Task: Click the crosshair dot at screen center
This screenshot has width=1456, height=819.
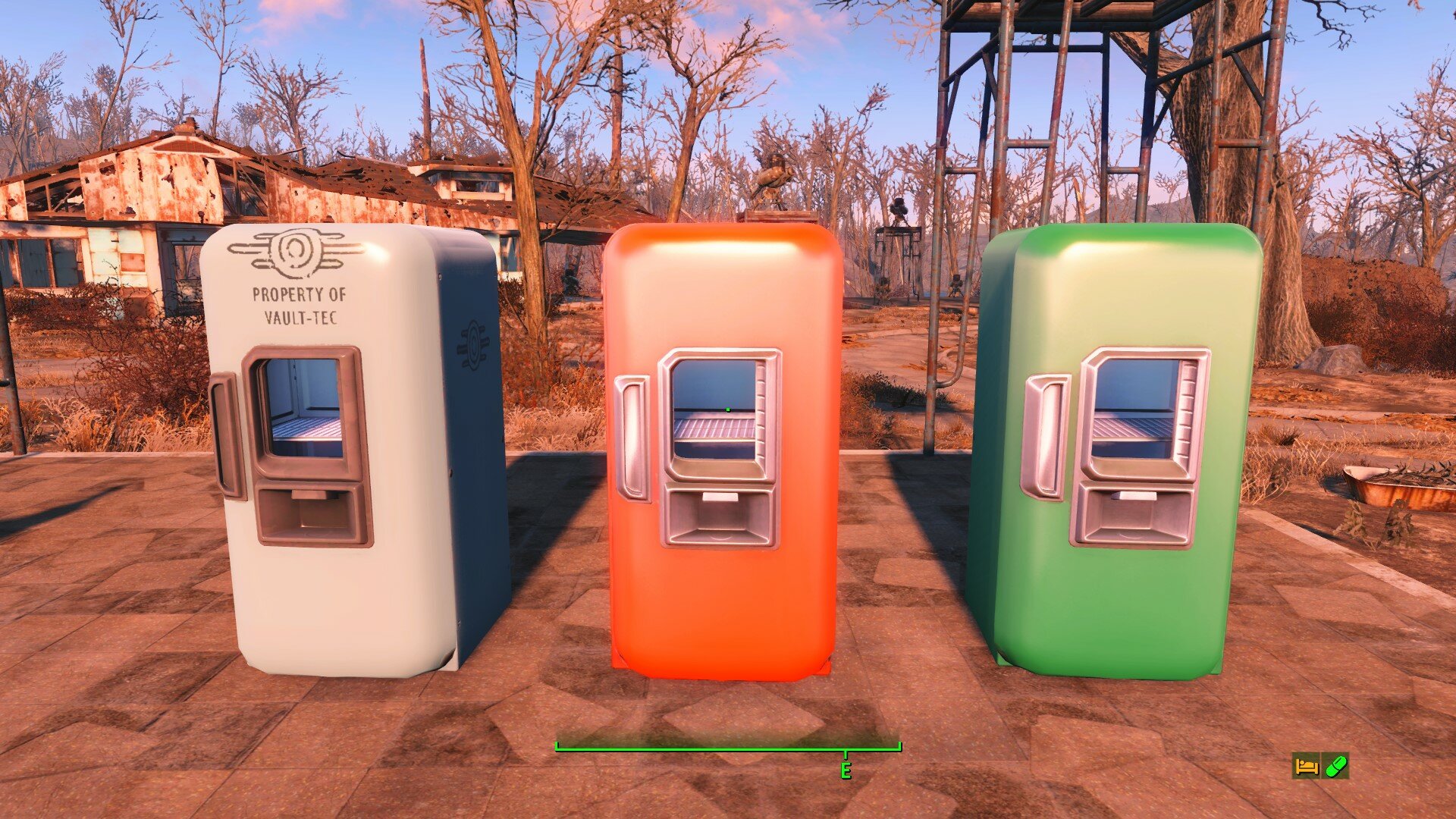Action: [x=727, y=409]
